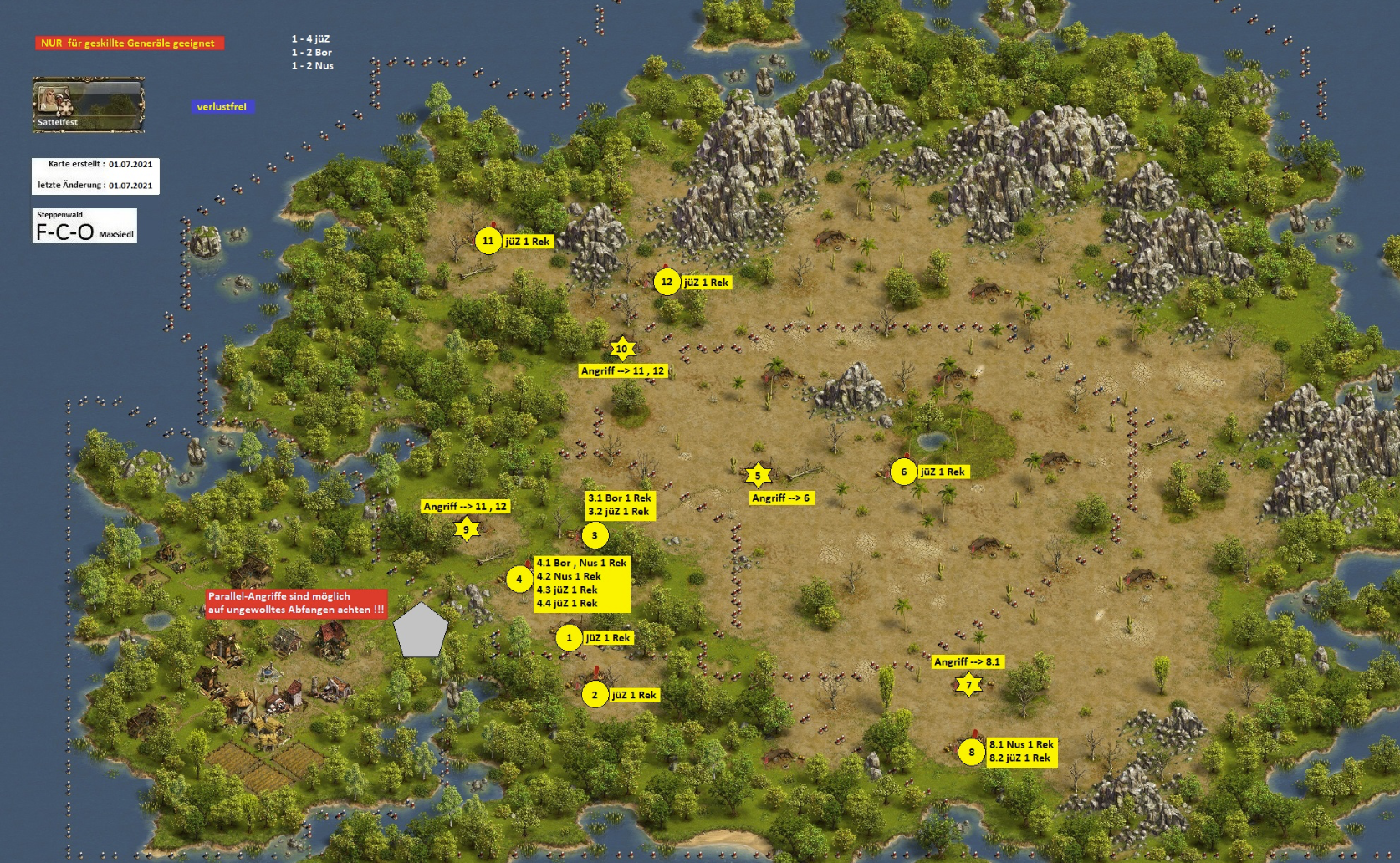Click camp marker number 8
Viewport: 1400px width, 863px height.
(971, 752)
